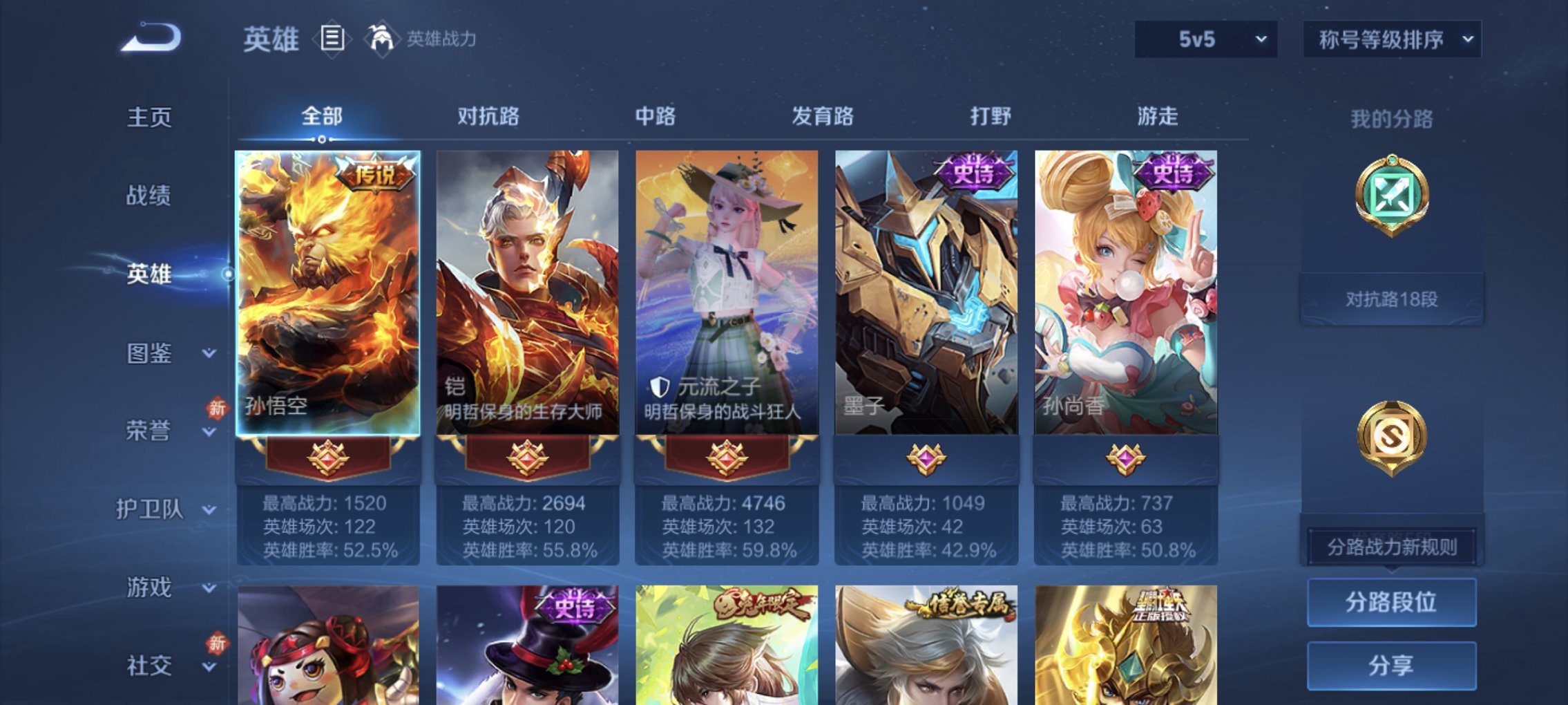1568x705 pixels.
Task: Open the hero list scroll icon beside 英雄
Action: pos(332,39)
